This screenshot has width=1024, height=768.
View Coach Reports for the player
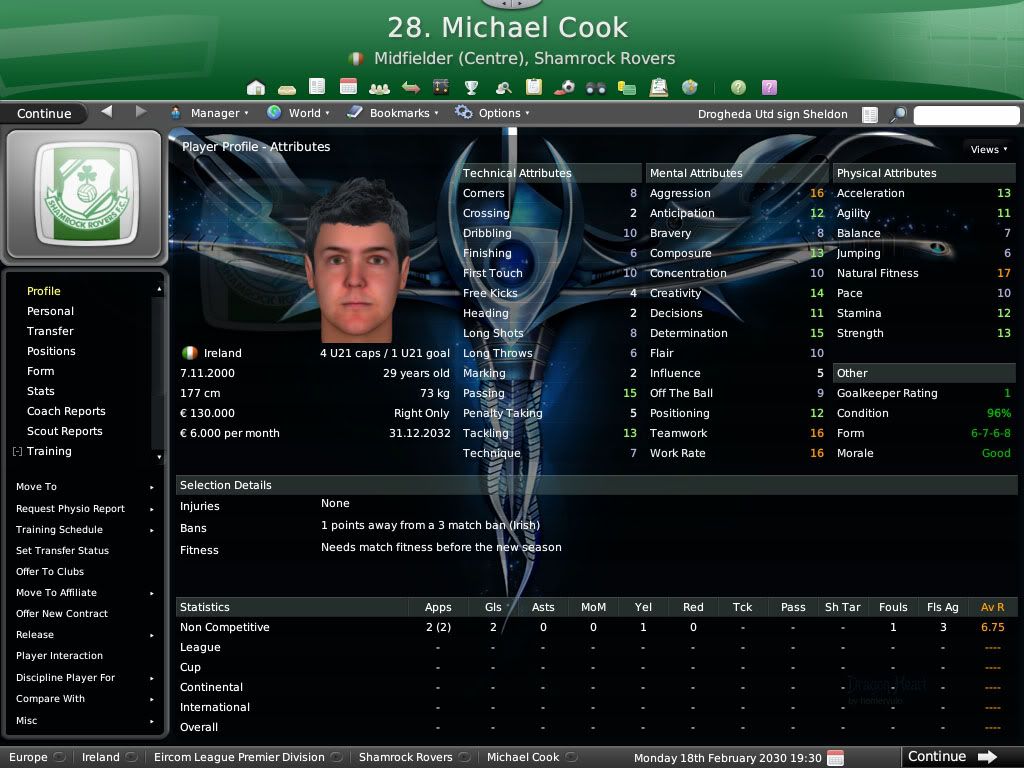(66, 411)
